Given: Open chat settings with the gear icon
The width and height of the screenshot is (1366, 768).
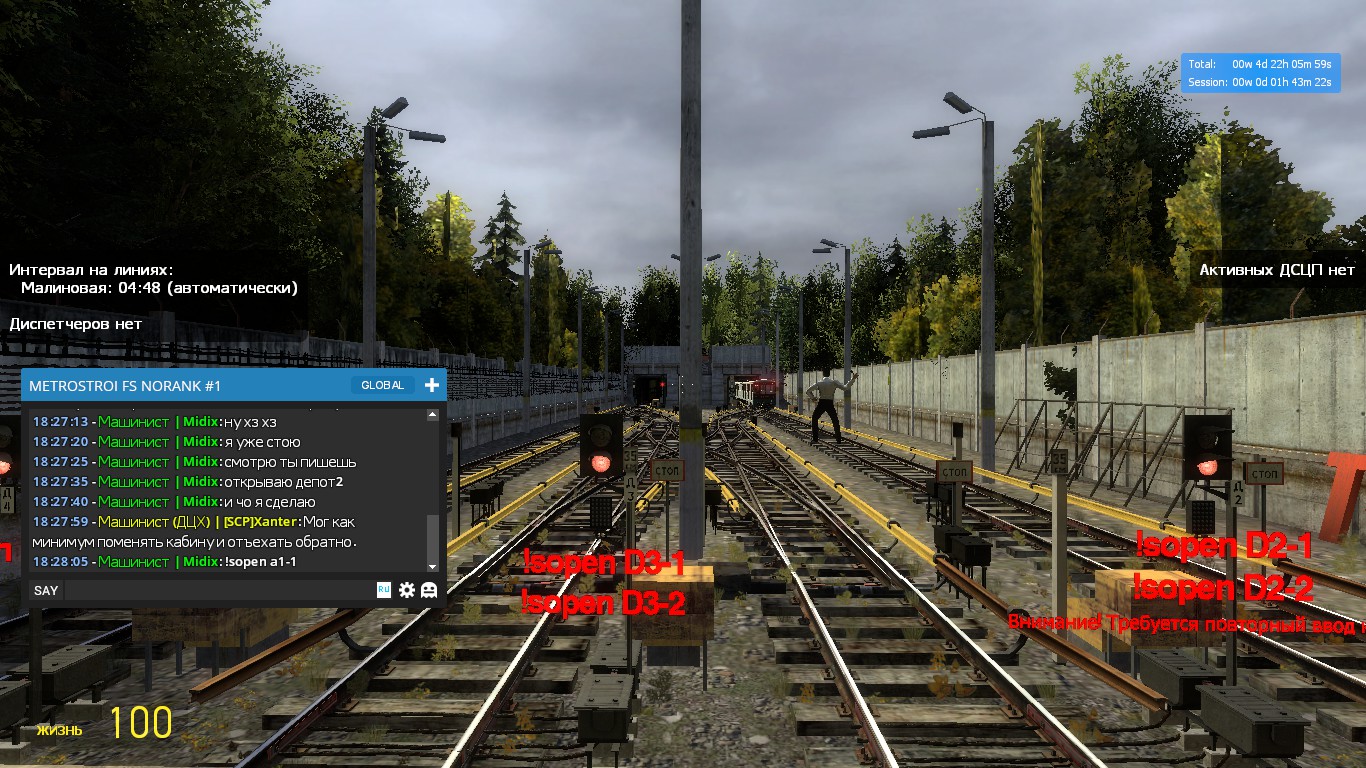Looking at the screenshot, I should pyautogui.click(x=407, y=590).
